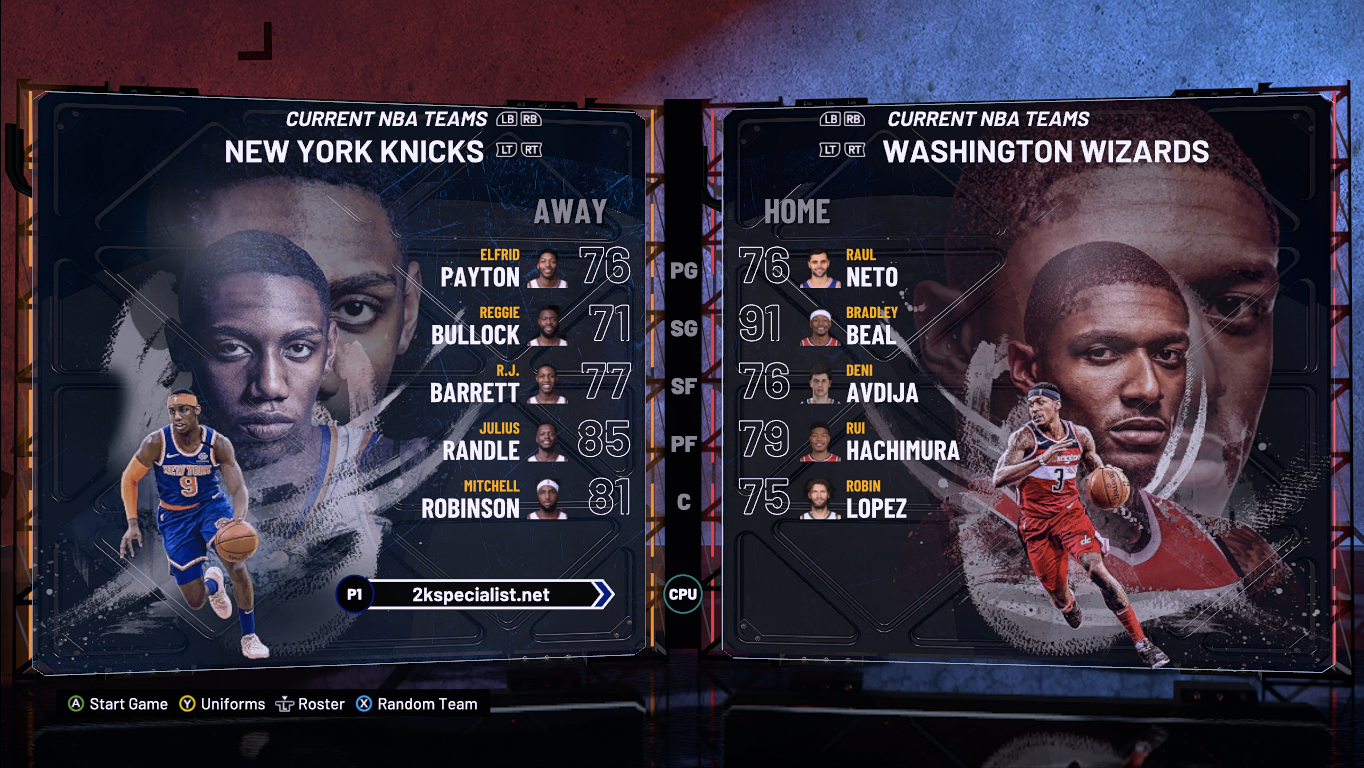1364x768 pixels.
Task: Select the Start Game option
Action: (x=118, y=704)
